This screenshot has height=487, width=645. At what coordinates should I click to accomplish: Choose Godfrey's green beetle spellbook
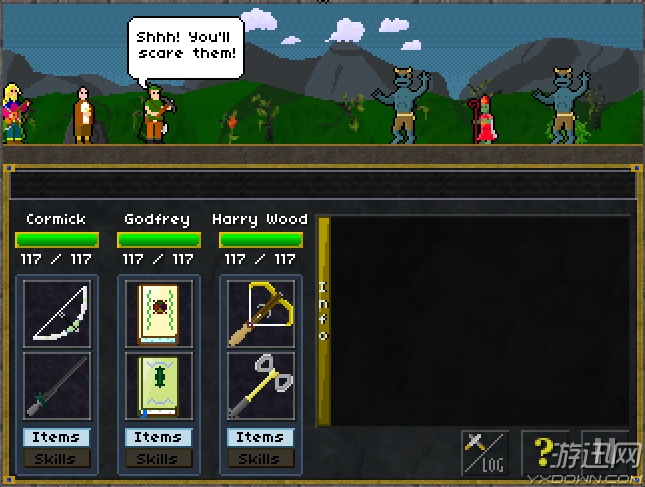[158, 386]
